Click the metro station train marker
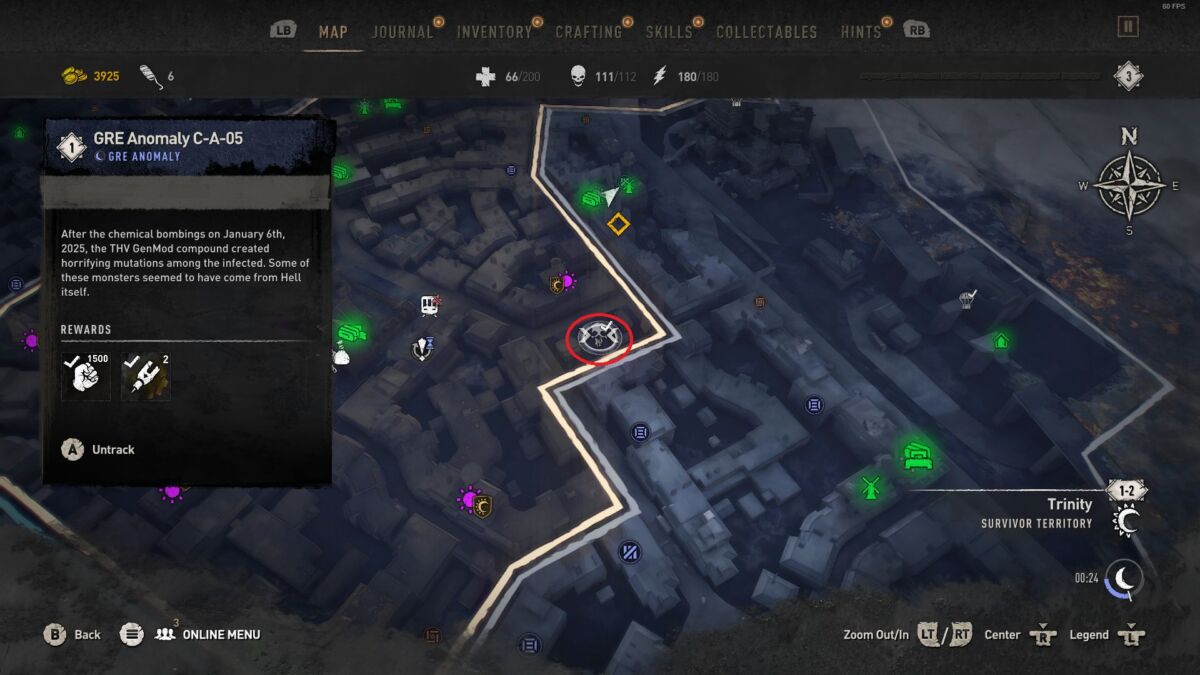The image size is (1200, 675). point(431,305)
